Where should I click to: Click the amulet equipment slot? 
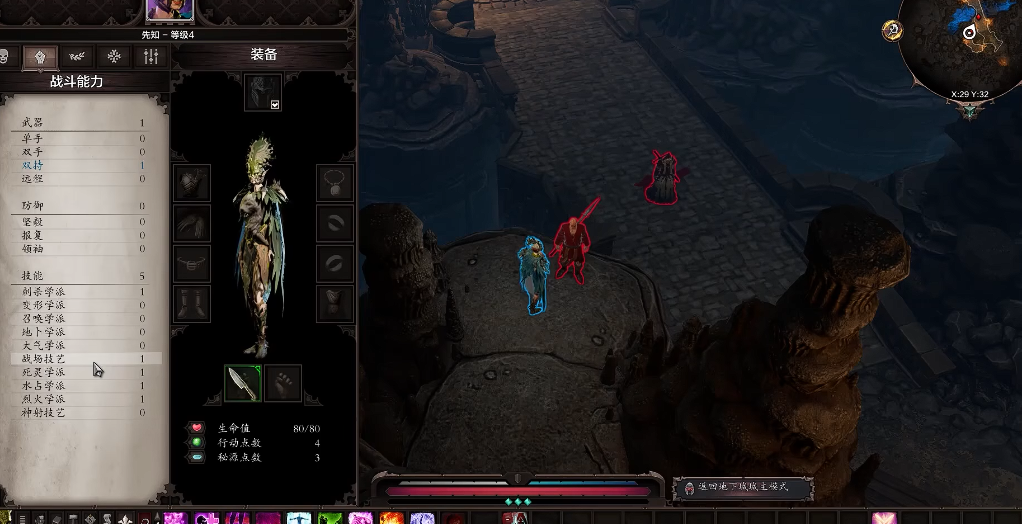(x=335, y=183)
